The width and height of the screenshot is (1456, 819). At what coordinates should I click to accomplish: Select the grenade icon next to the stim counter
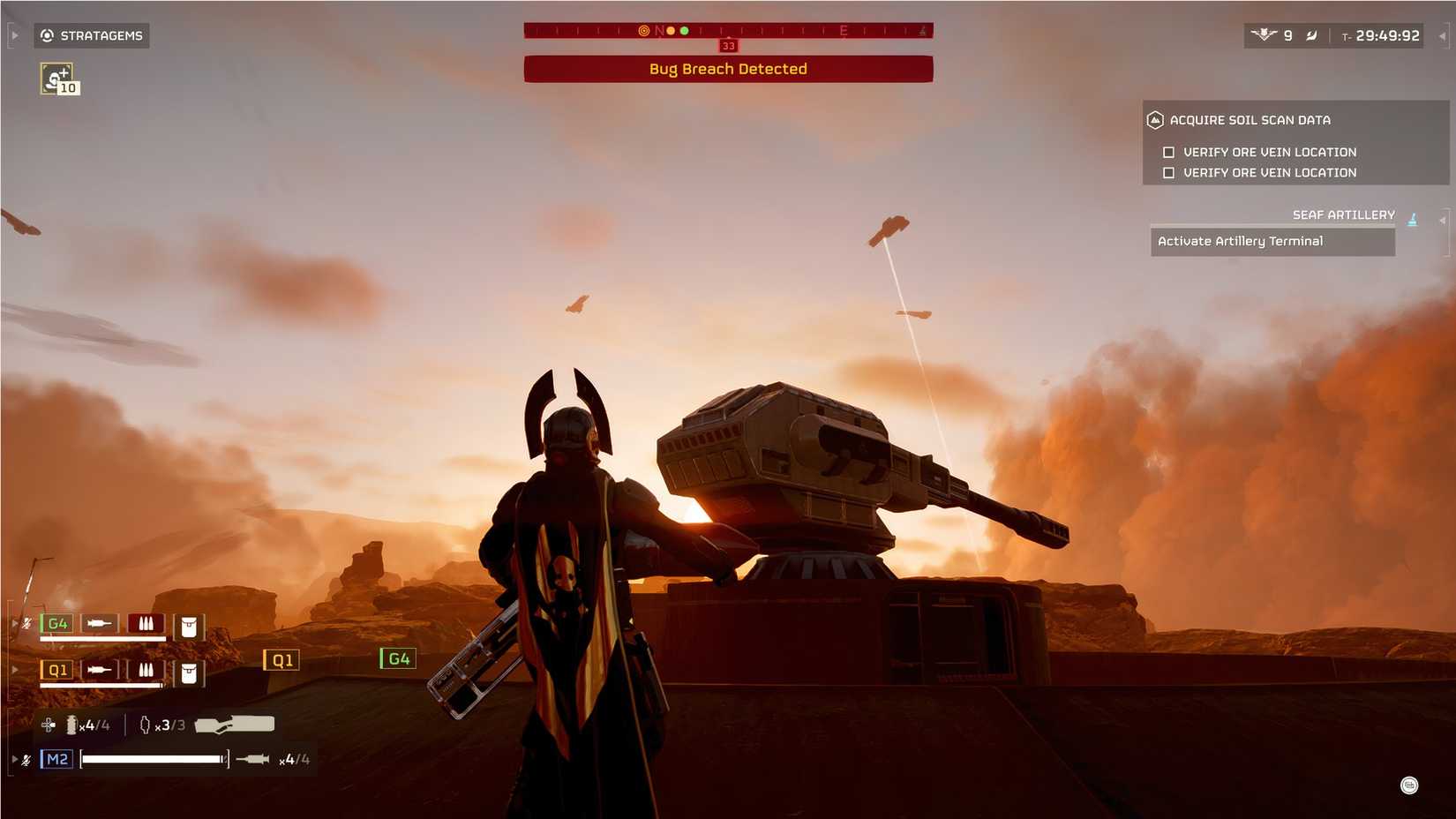(x=145, y=725)
